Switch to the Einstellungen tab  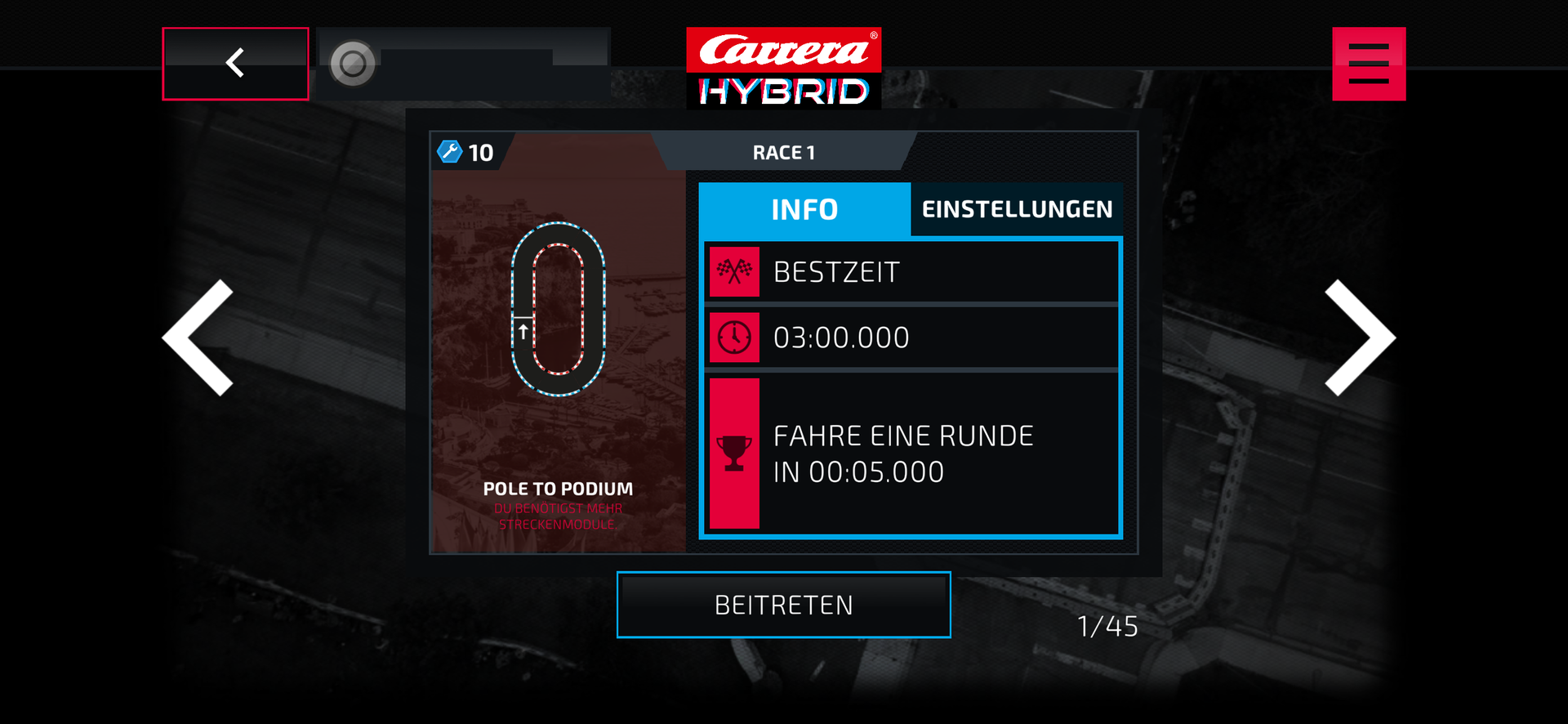click(x=1017, y=209)
